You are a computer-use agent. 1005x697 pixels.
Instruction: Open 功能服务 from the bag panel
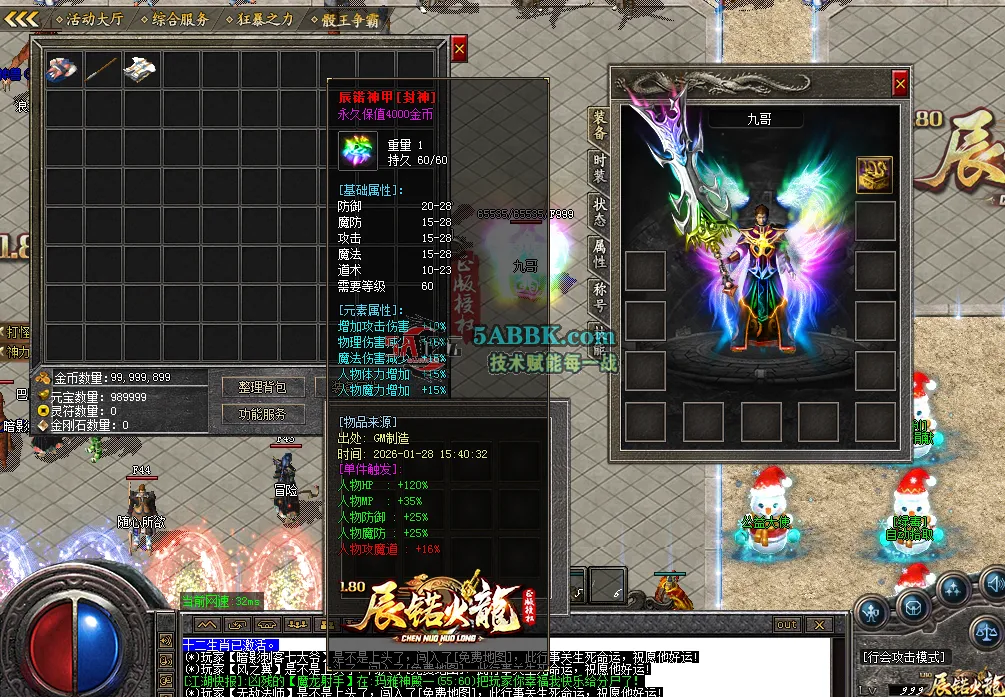click(263, 414)
